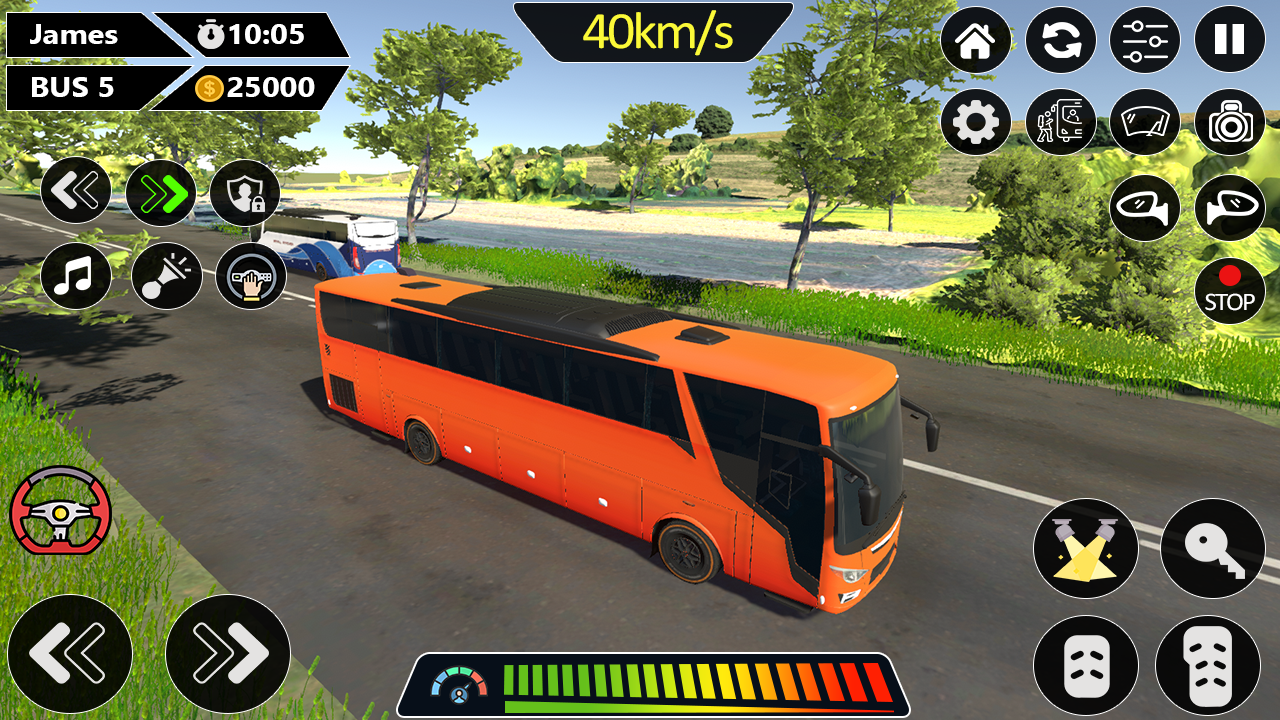Open the audio settings sliders panel
Viewport: 1280px width, 720px height.
1147,40
